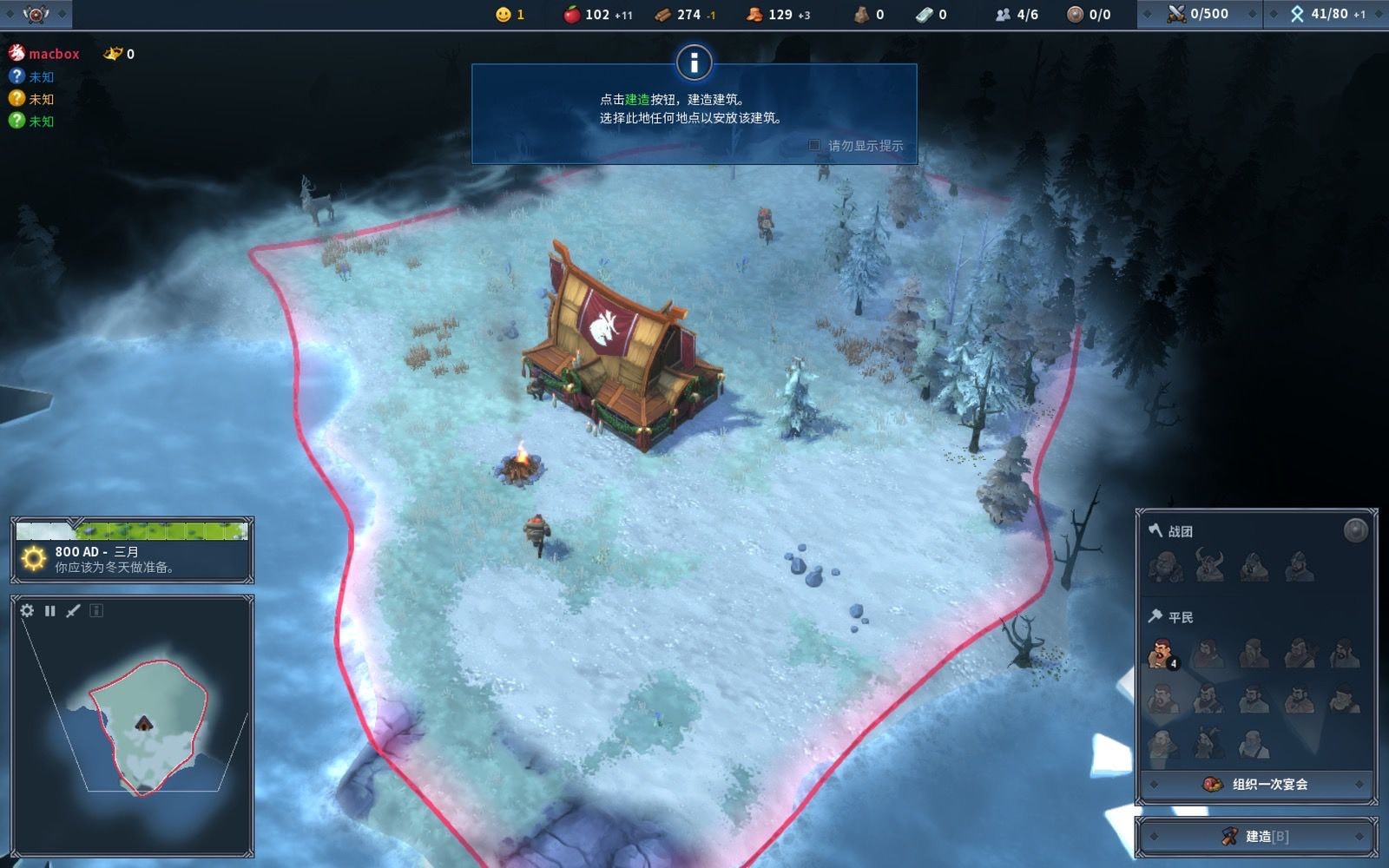
Task: Tick the 请勿显示提示 checkbox
Action: (814, 145)
